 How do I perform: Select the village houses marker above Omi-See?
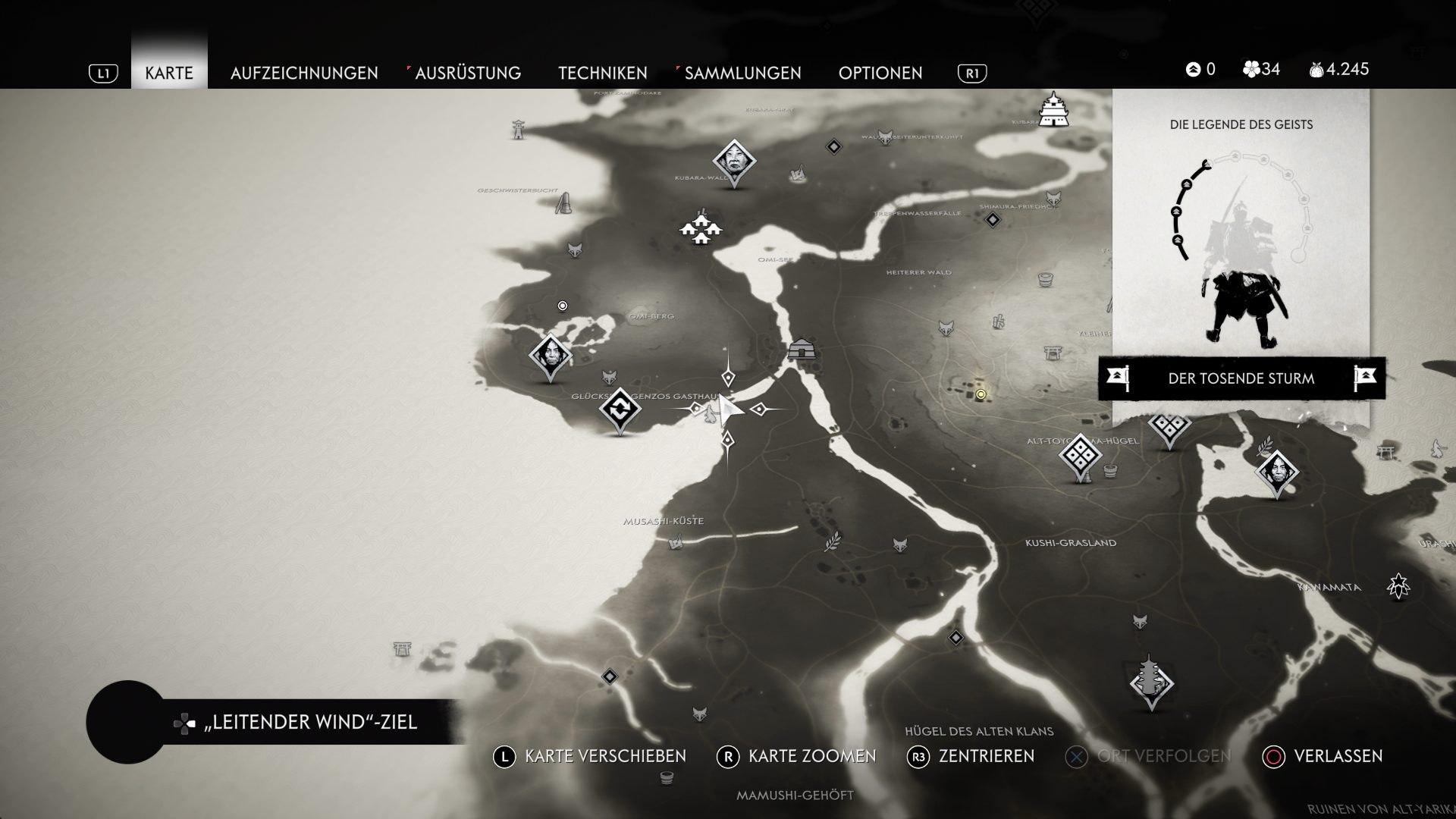tap(700, 227)
